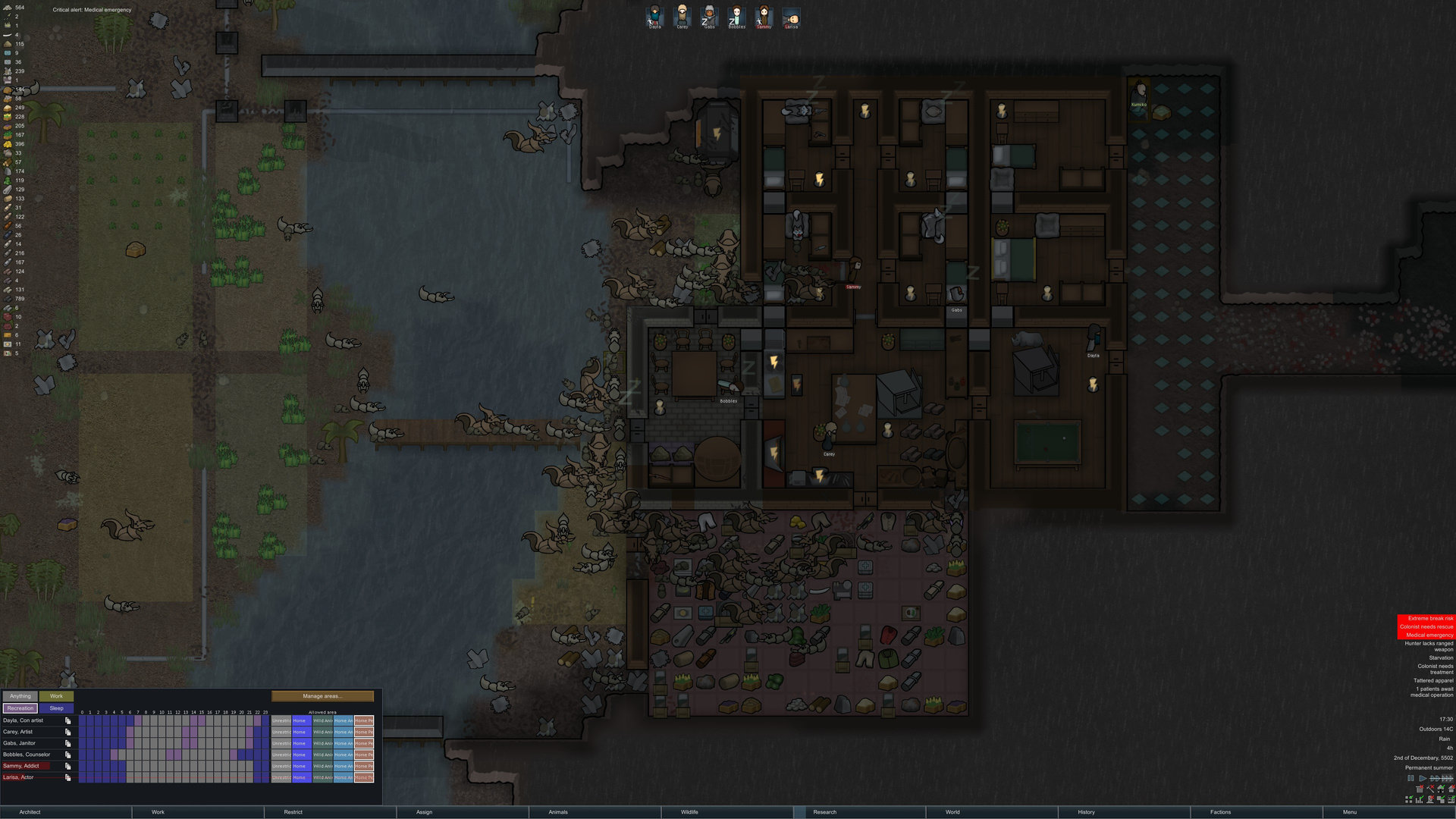
Task: Open the History tab
Action: (1086, 812)
